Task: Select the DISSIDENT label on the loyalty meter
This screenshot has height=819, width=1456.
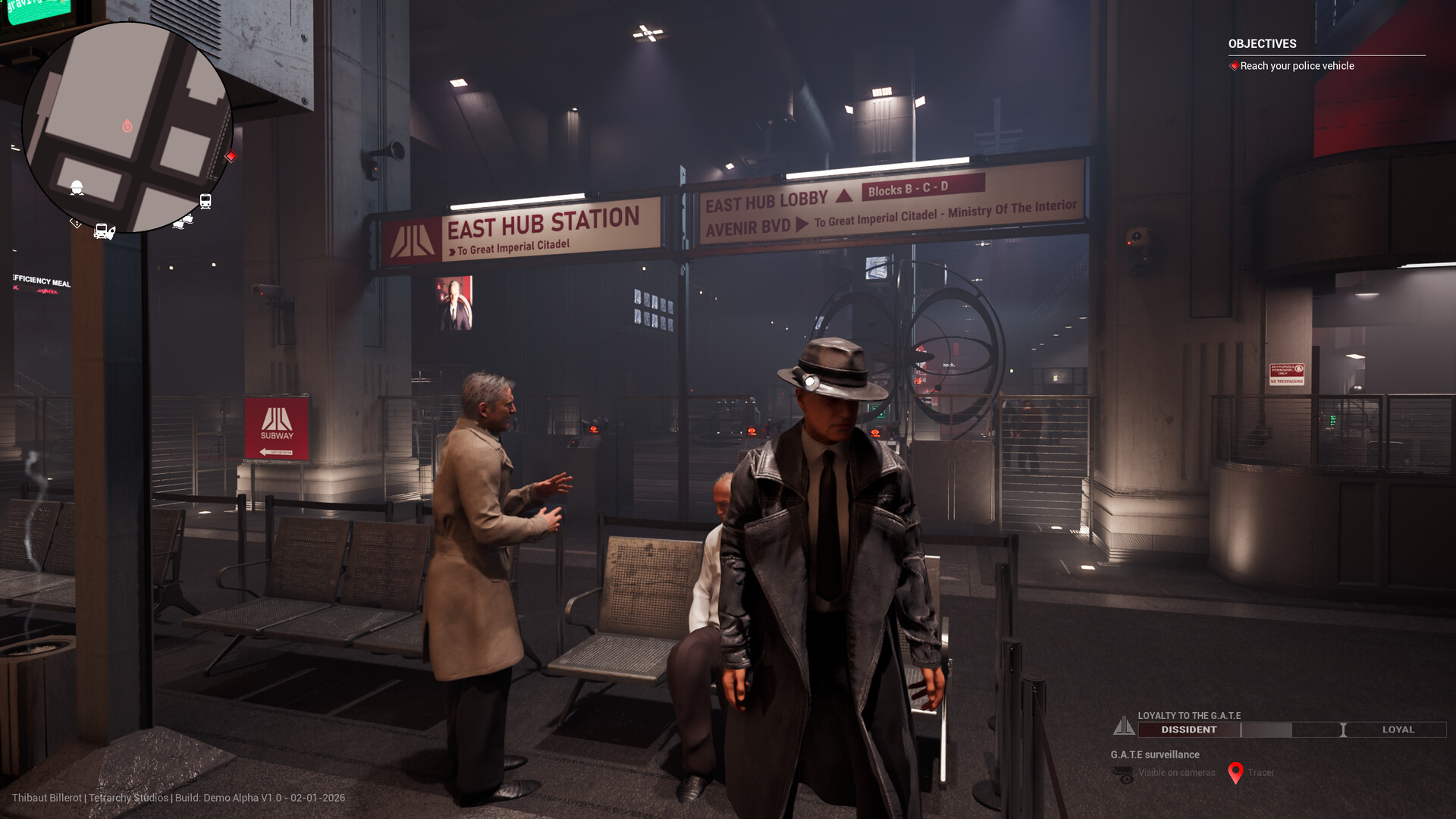Action: [x=1188, y=730]
